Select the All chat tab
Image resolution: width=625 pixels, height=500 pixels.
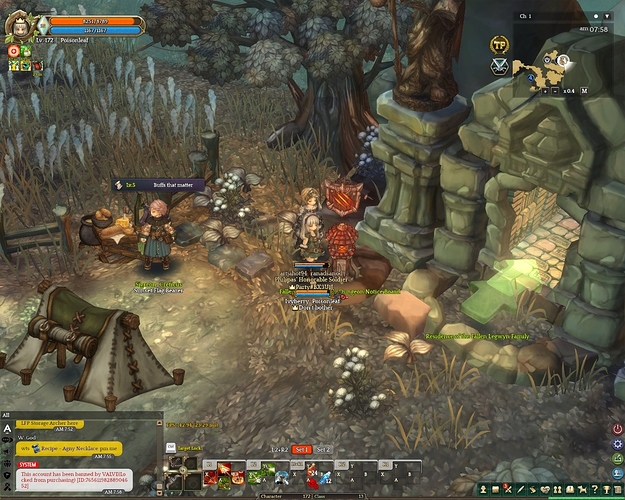click(6, 414)
